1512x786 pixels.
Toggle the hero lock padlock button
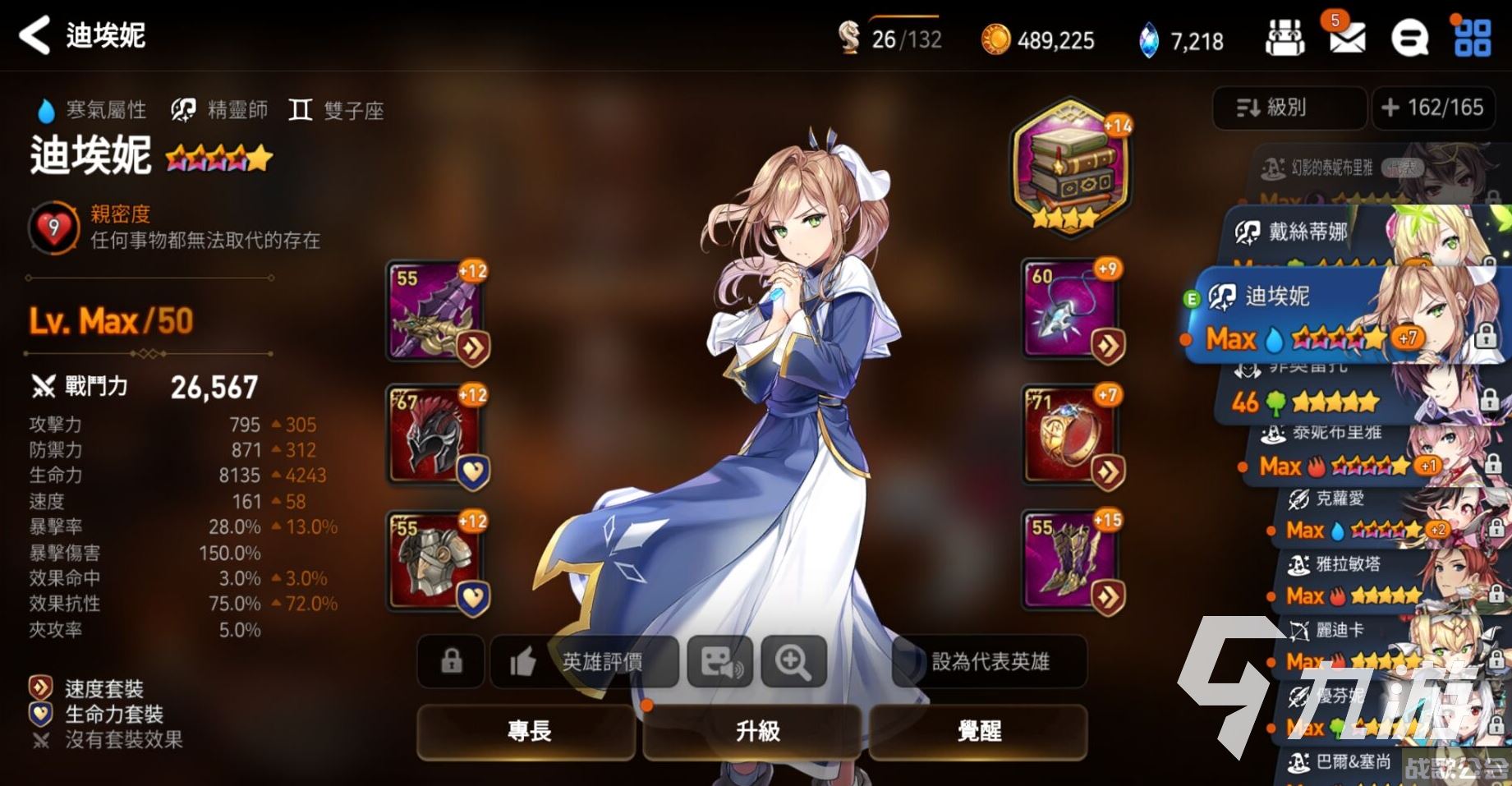coord(451,661)
